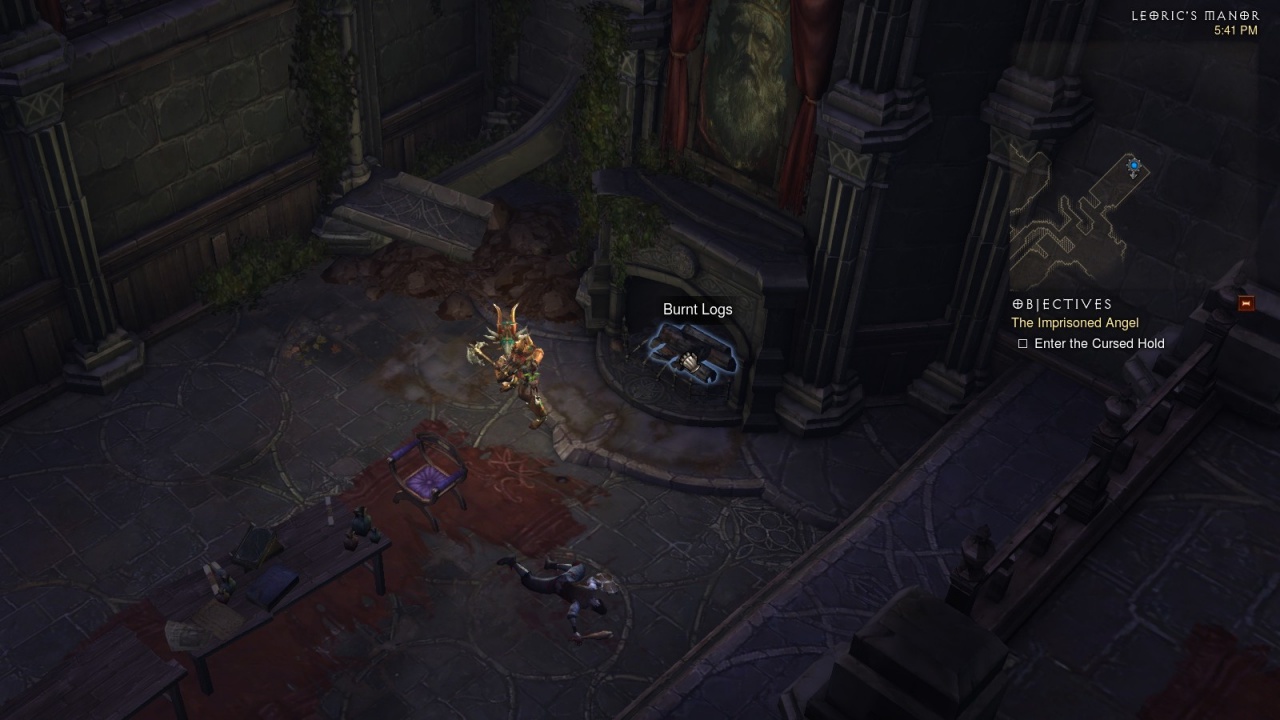1280x720 pixels.
Task: Click the Enter the Cursed Hold objective
Action: (x=1099, y=343)
